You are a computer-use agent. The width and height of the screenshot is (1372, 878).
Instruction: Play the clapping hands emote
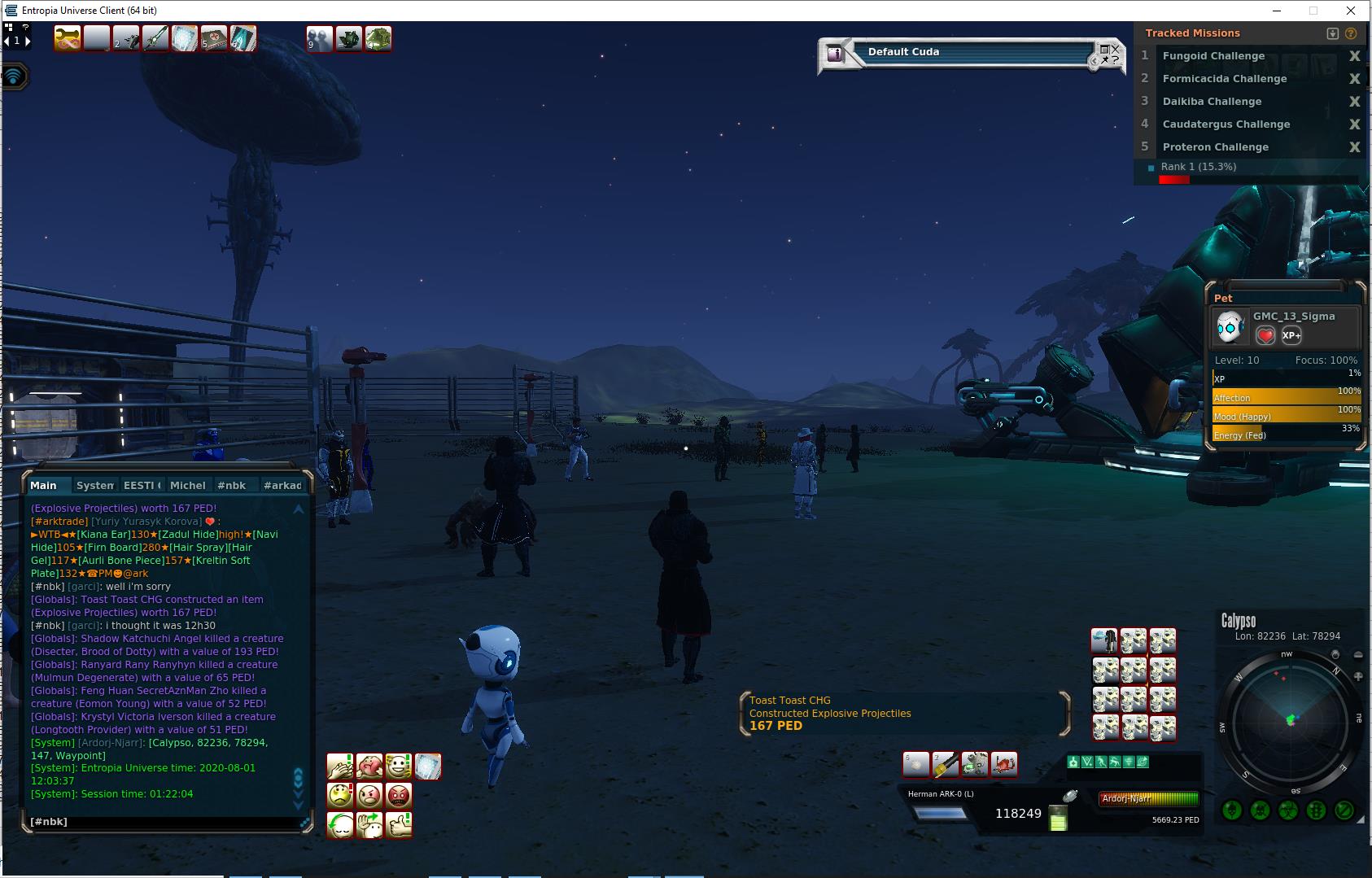(x=340, y=767)
